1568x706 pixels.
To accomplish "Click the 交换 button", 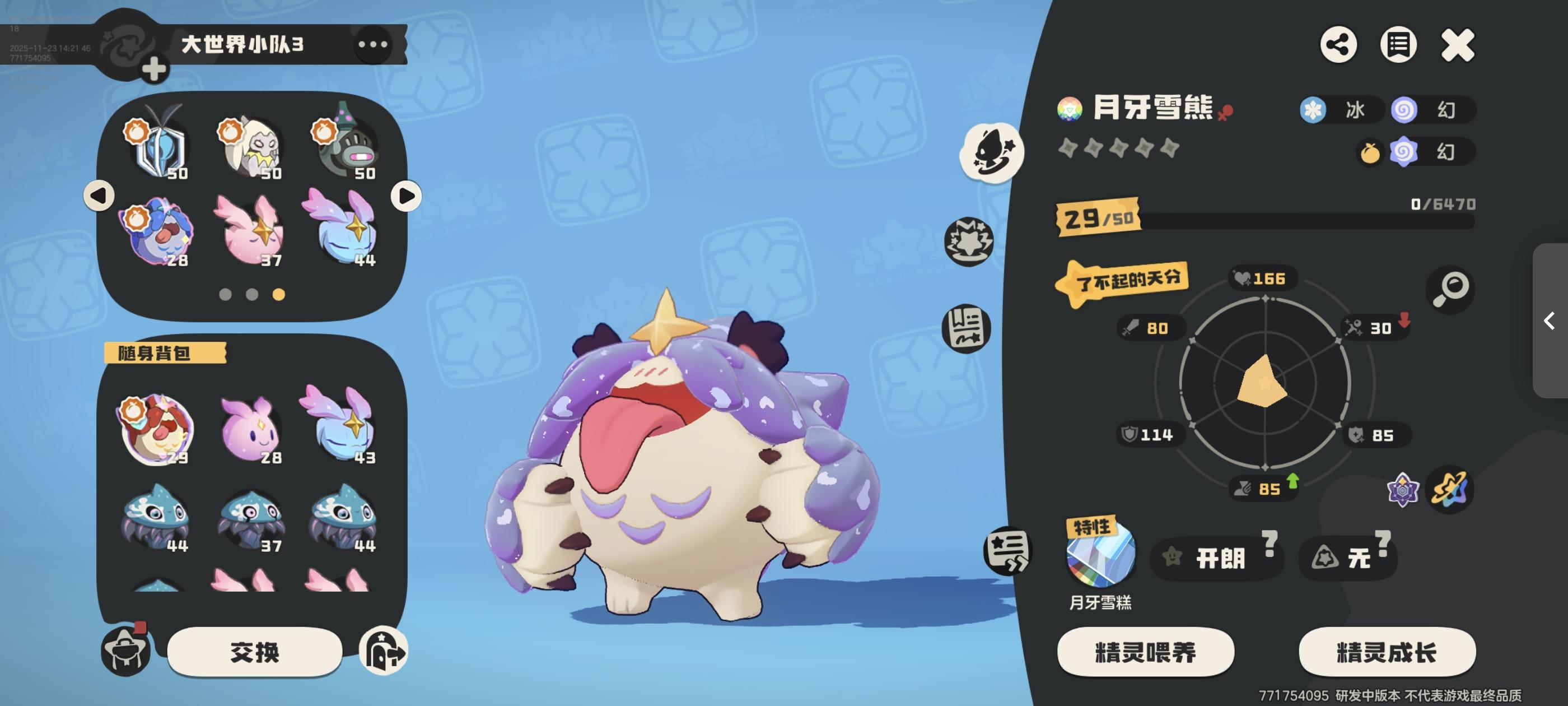I will pos(256,651).
